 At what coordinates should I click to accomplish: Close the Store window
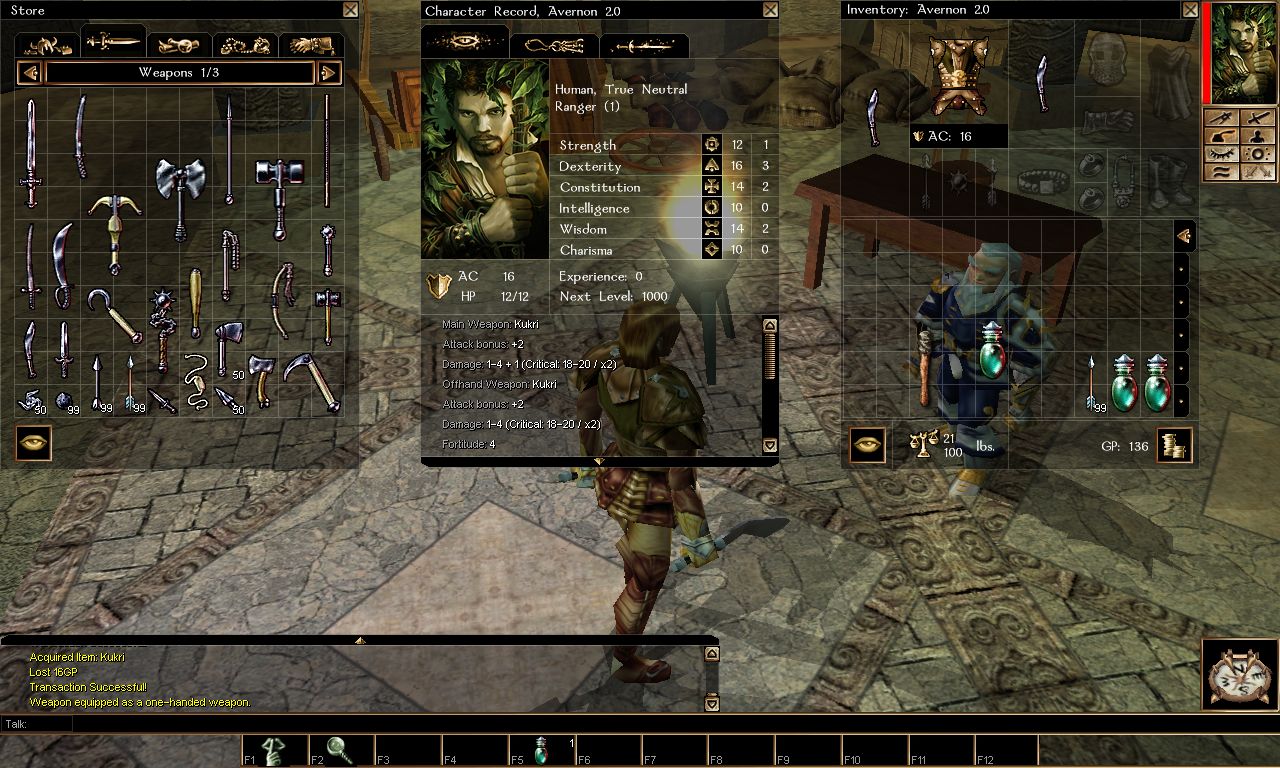pyautogui.click(x=349, y=10)
